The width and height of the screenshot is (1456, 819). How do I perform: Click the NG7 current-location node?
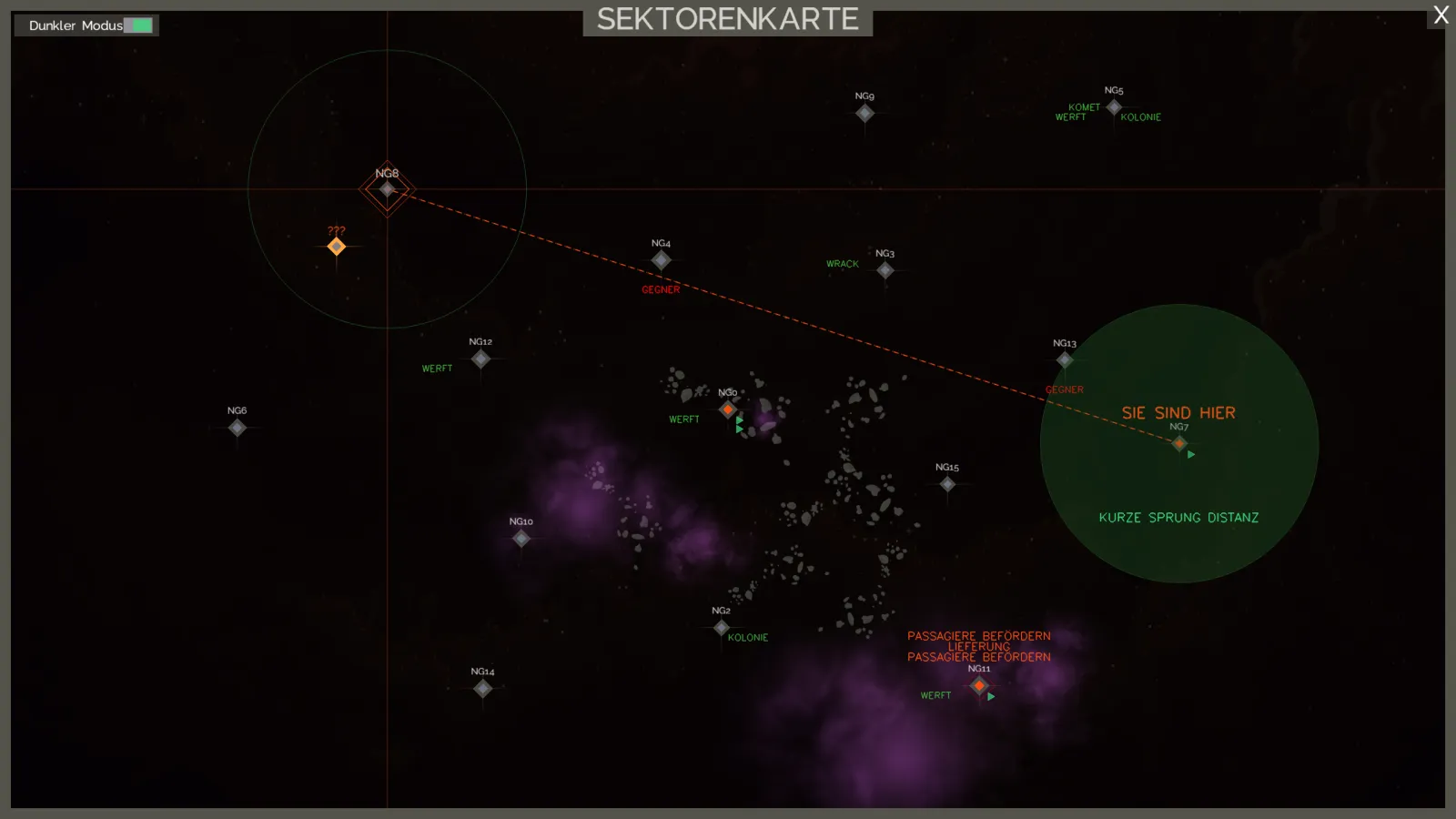click(x=1179, y=444)
